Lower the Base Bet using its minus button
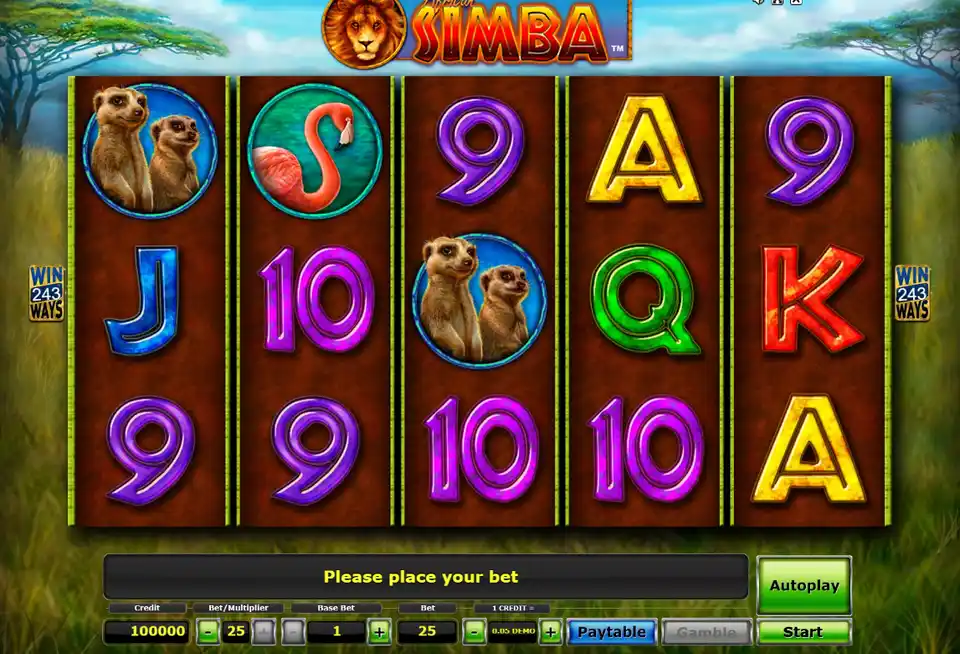960x654 pixels. pyautogui.click(x=293, y=632)
